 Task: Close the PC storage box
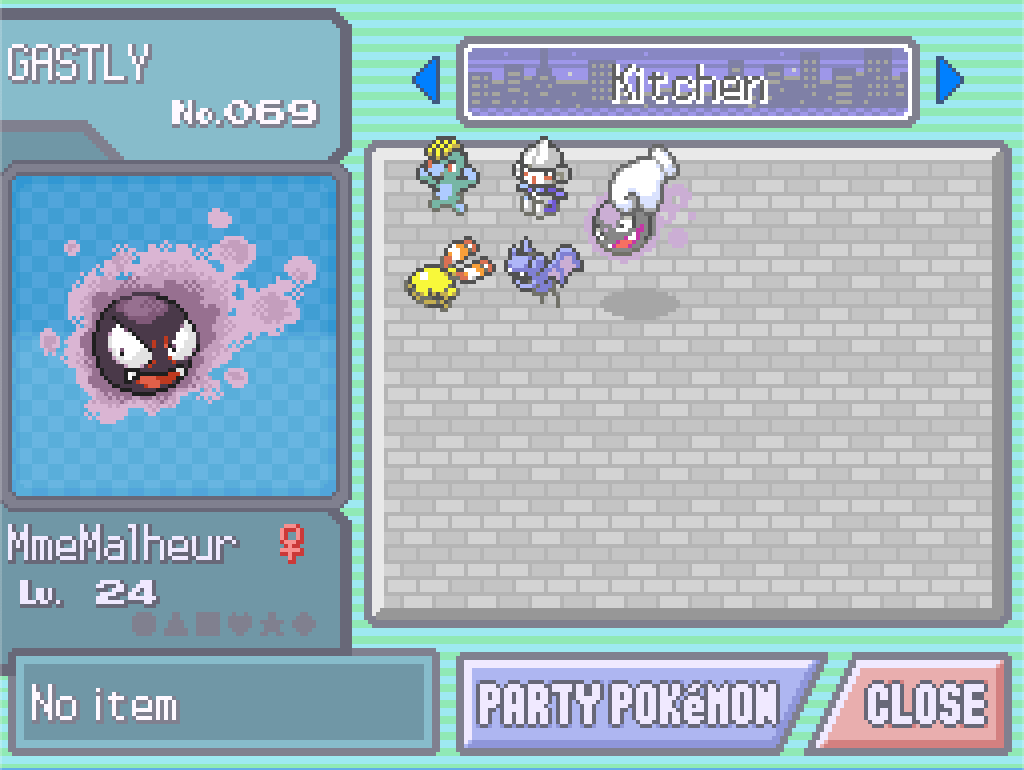924,704
